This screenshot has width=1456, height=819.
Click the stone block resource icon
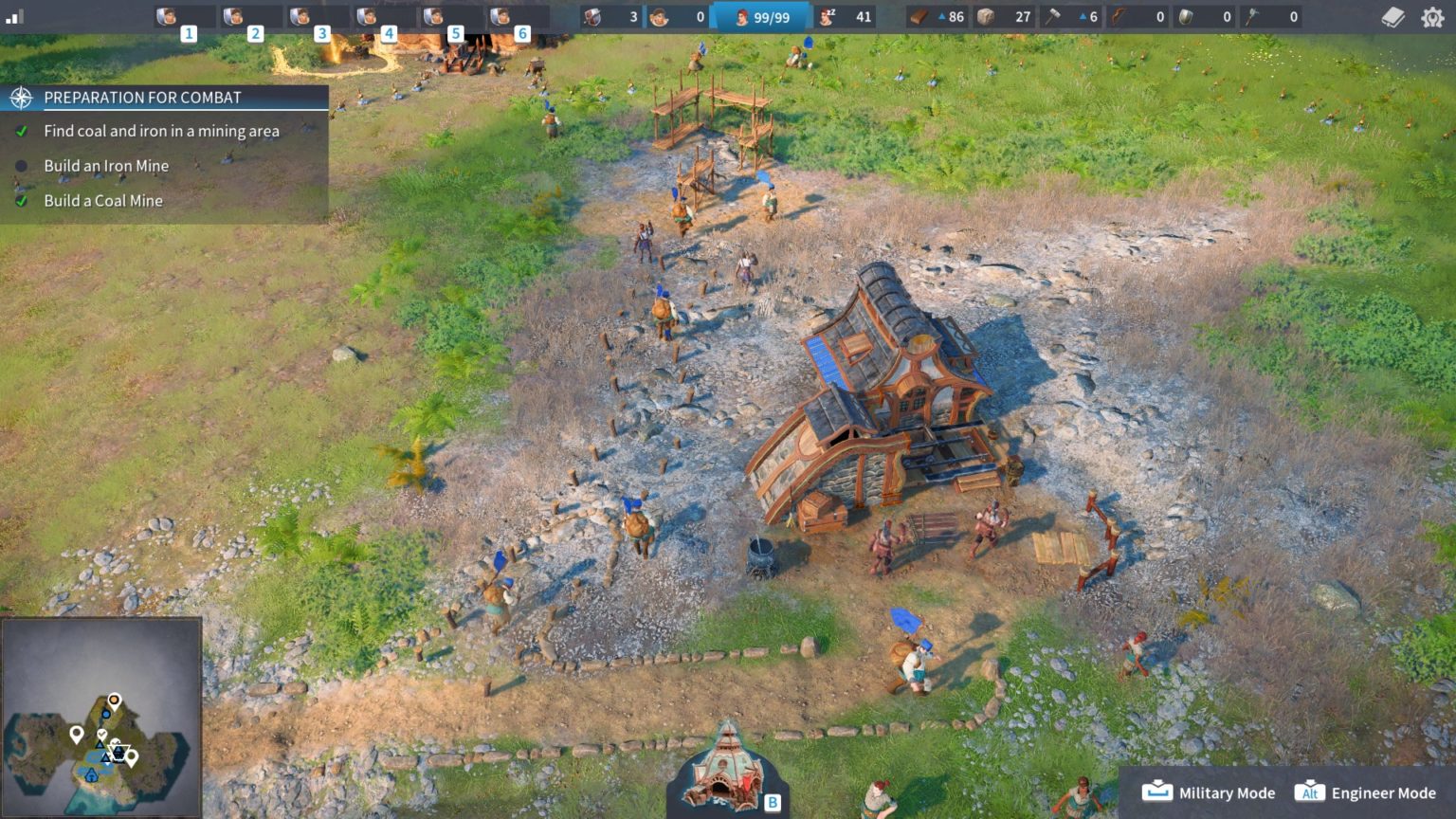tap(986, 17)
